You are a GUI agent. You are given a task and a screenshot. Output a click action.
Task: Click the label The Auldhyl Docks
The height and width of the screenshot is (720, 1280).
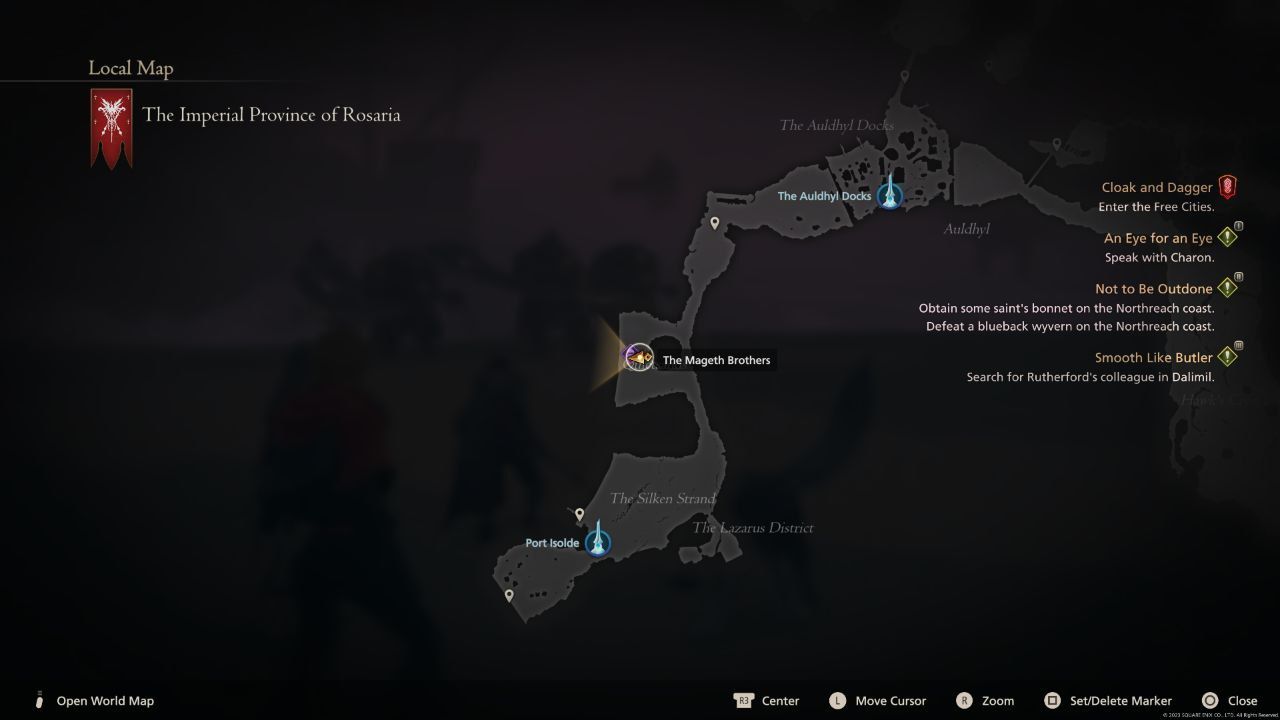pos(824,195)
